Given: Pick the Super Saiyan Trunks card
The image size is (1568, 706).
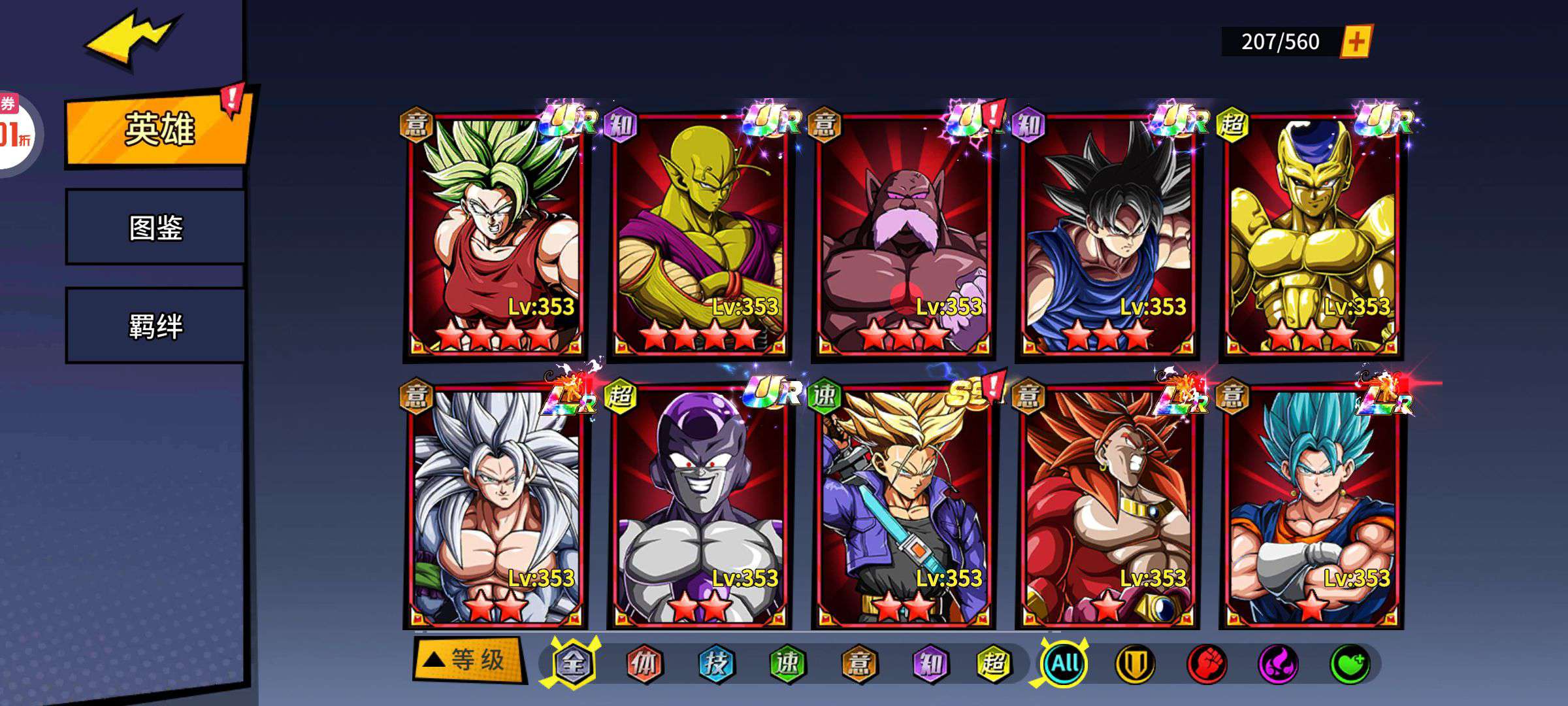Looking at the screenshot, I should [x=903, y=507].
